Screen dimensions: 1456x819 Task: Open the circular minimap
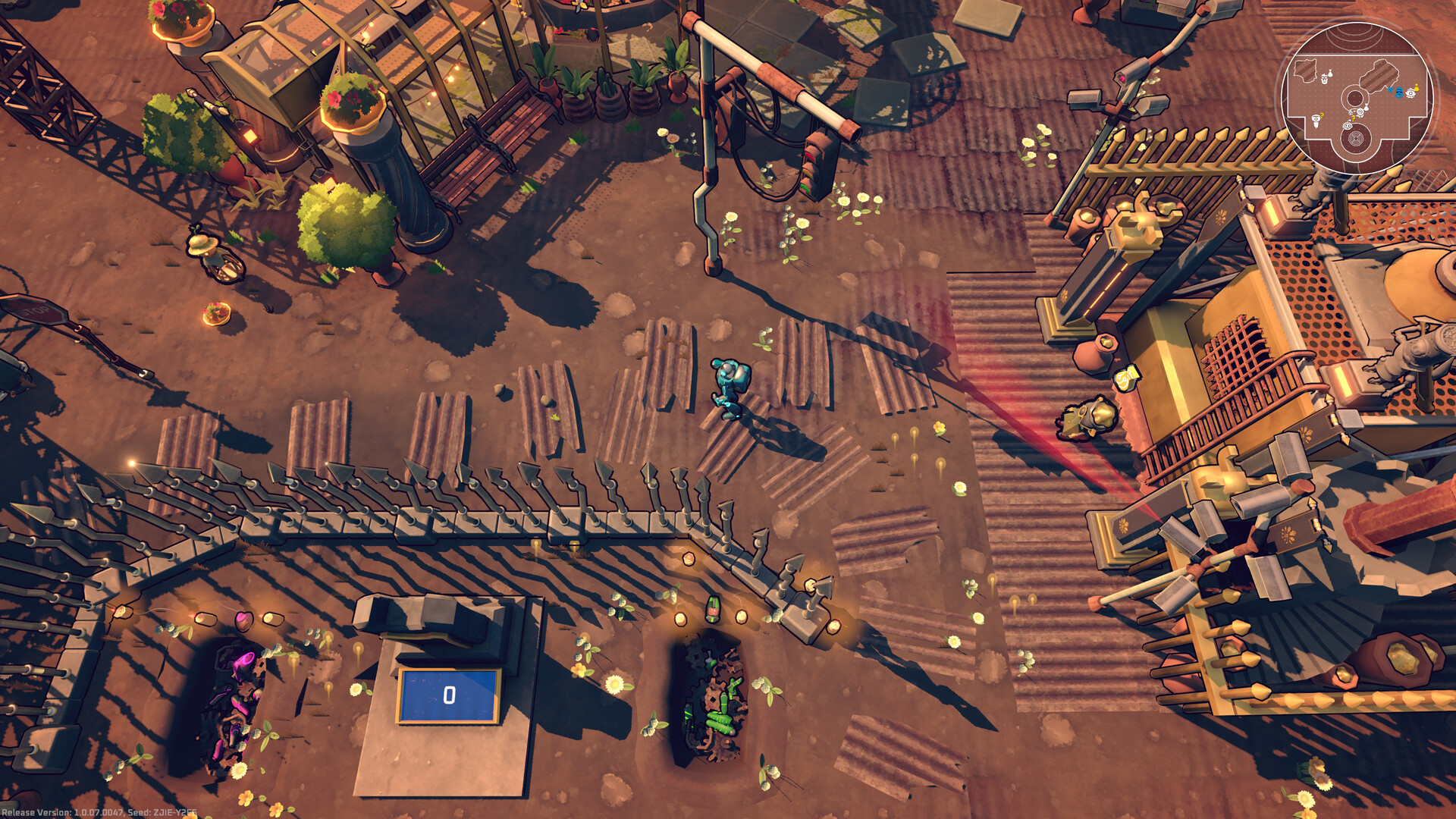(1356, 99)
